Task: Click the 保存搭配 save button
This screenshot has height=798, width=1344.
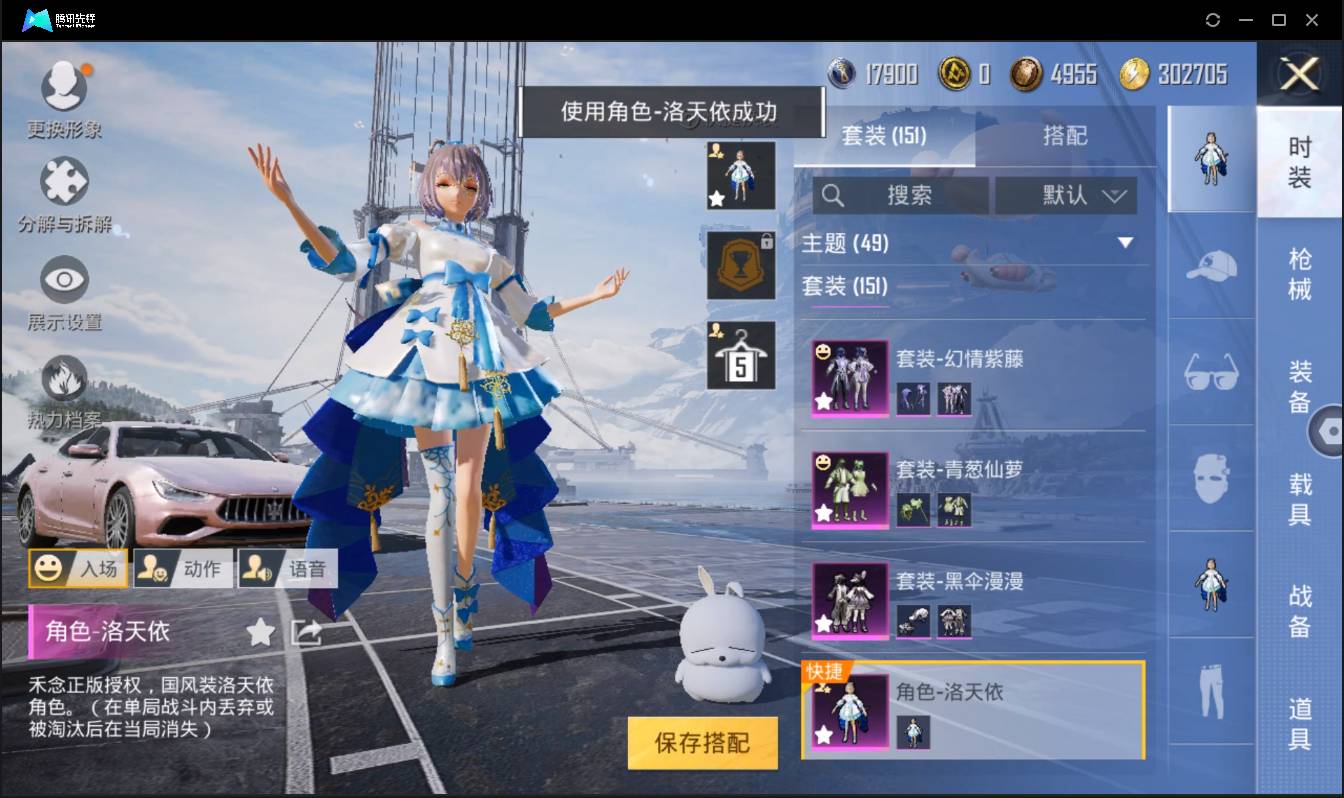Action: pos(703,743)
